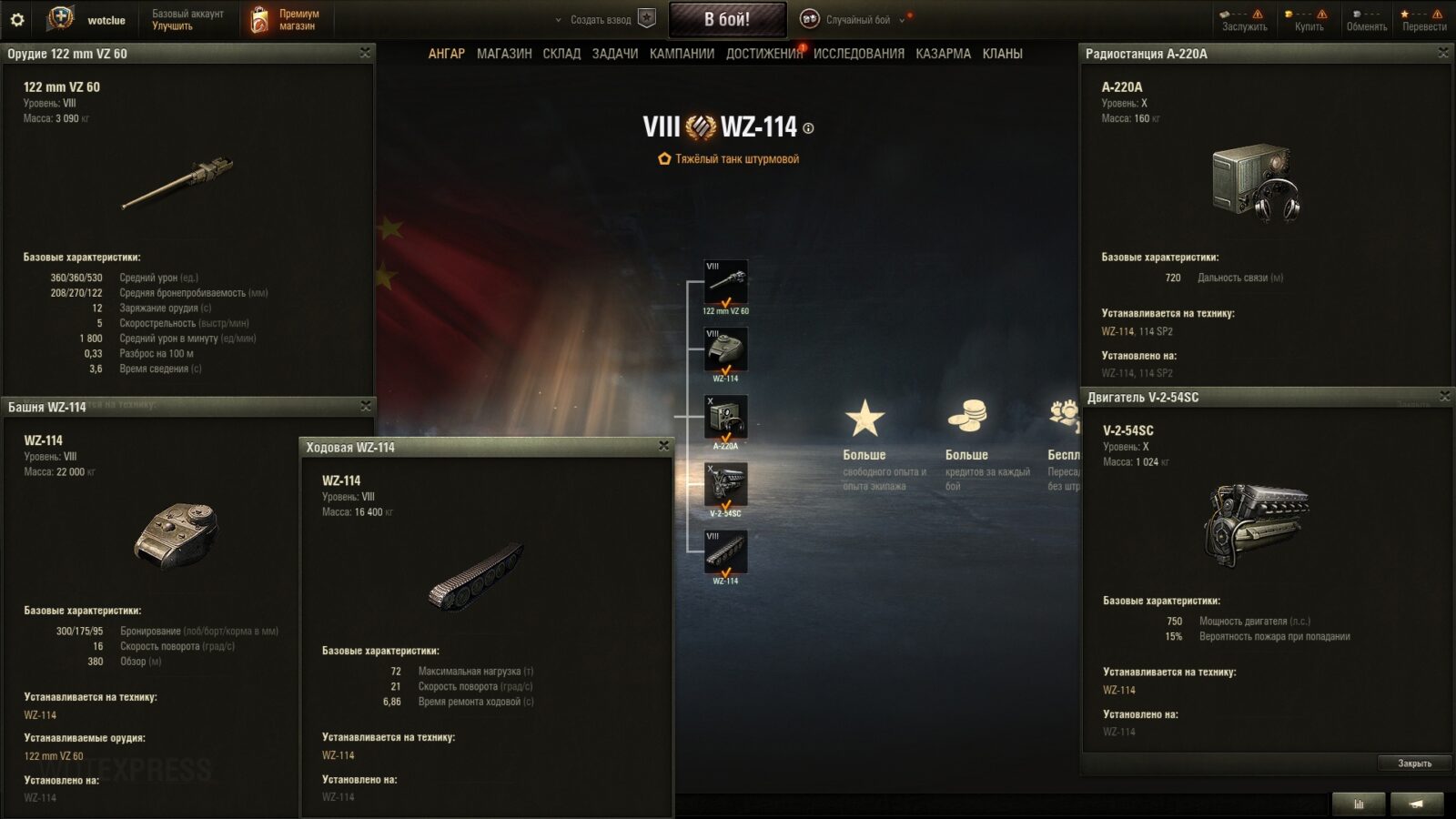Select the A-220A radio module icon
This screenshot has width=1456, height=819.
point(725,418)
